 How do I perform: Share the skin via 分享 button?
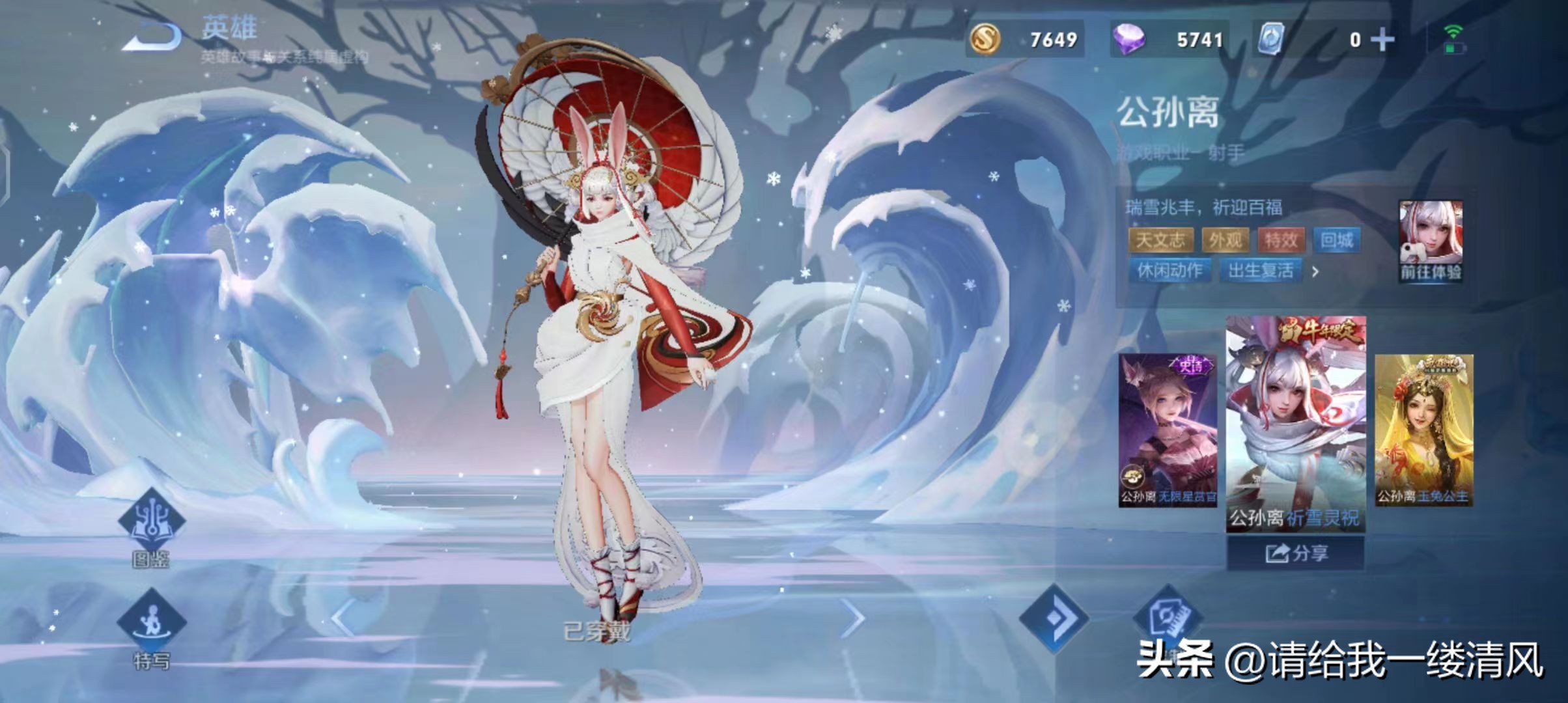point(1295,553)
